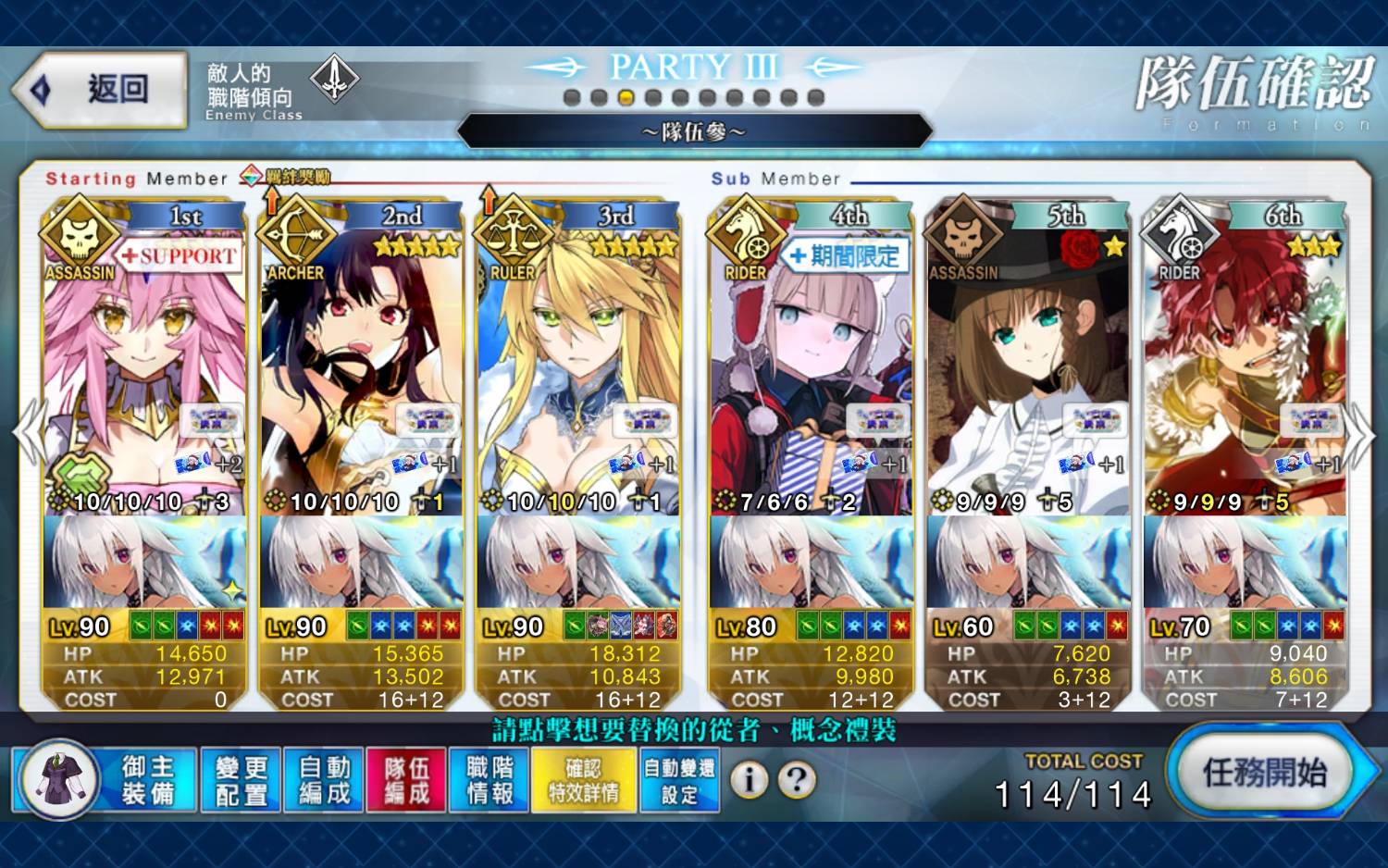The width and height of the screenshot is (1388, 868).
Task: Show 職階情報 class information
Action: point(490,780)
